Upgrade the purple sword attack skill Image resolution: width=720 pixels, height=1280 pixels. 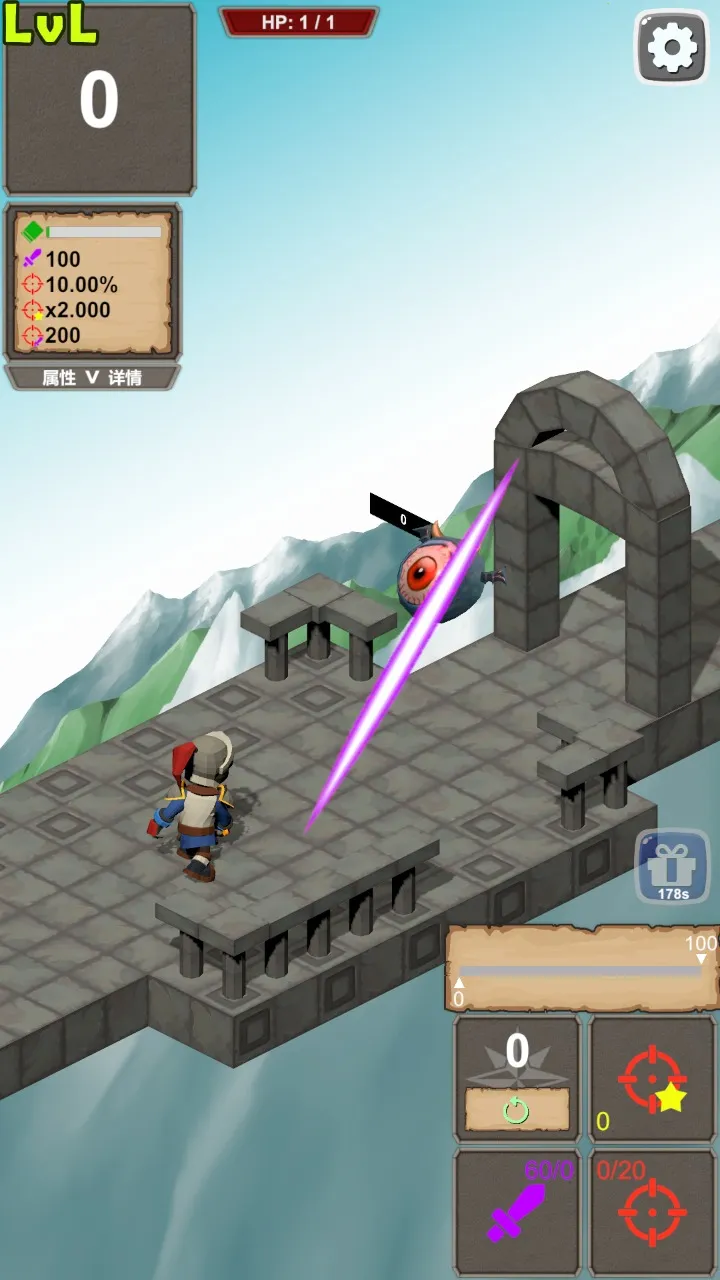coord(517,1212)
